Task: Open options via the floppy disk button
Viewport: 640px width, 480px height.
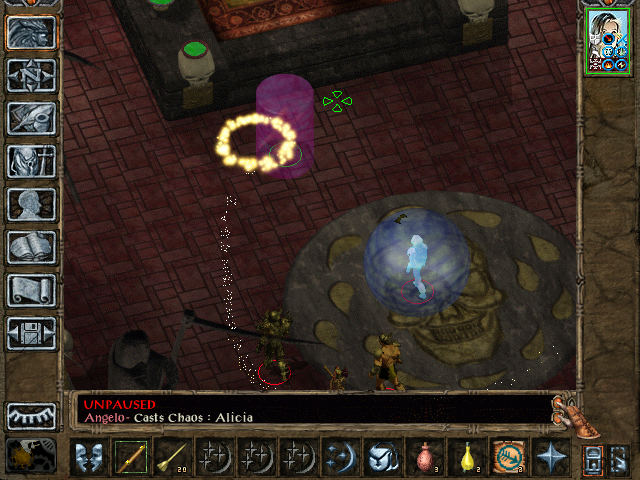Action: point(31,333)
